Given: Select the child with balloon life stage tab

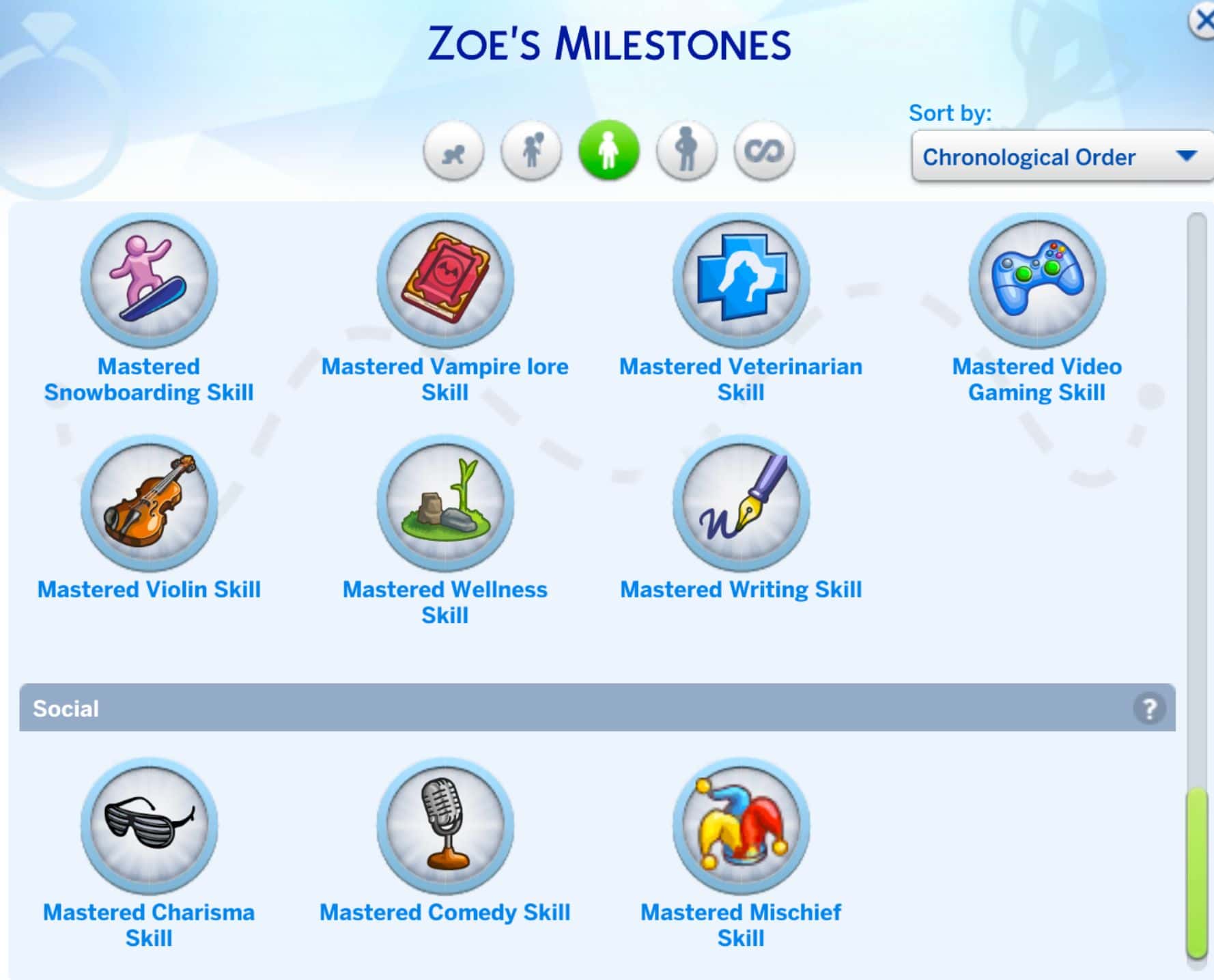Looking at the screenshot, I should (x=531, y=152).
